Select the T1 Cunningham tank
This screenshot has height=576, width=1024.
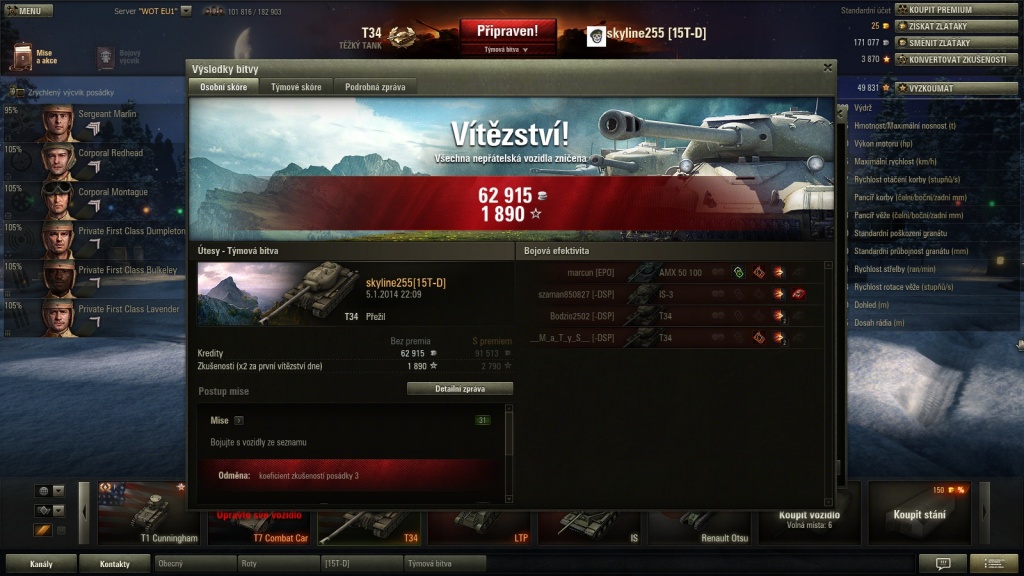click(x=143, y=512)
